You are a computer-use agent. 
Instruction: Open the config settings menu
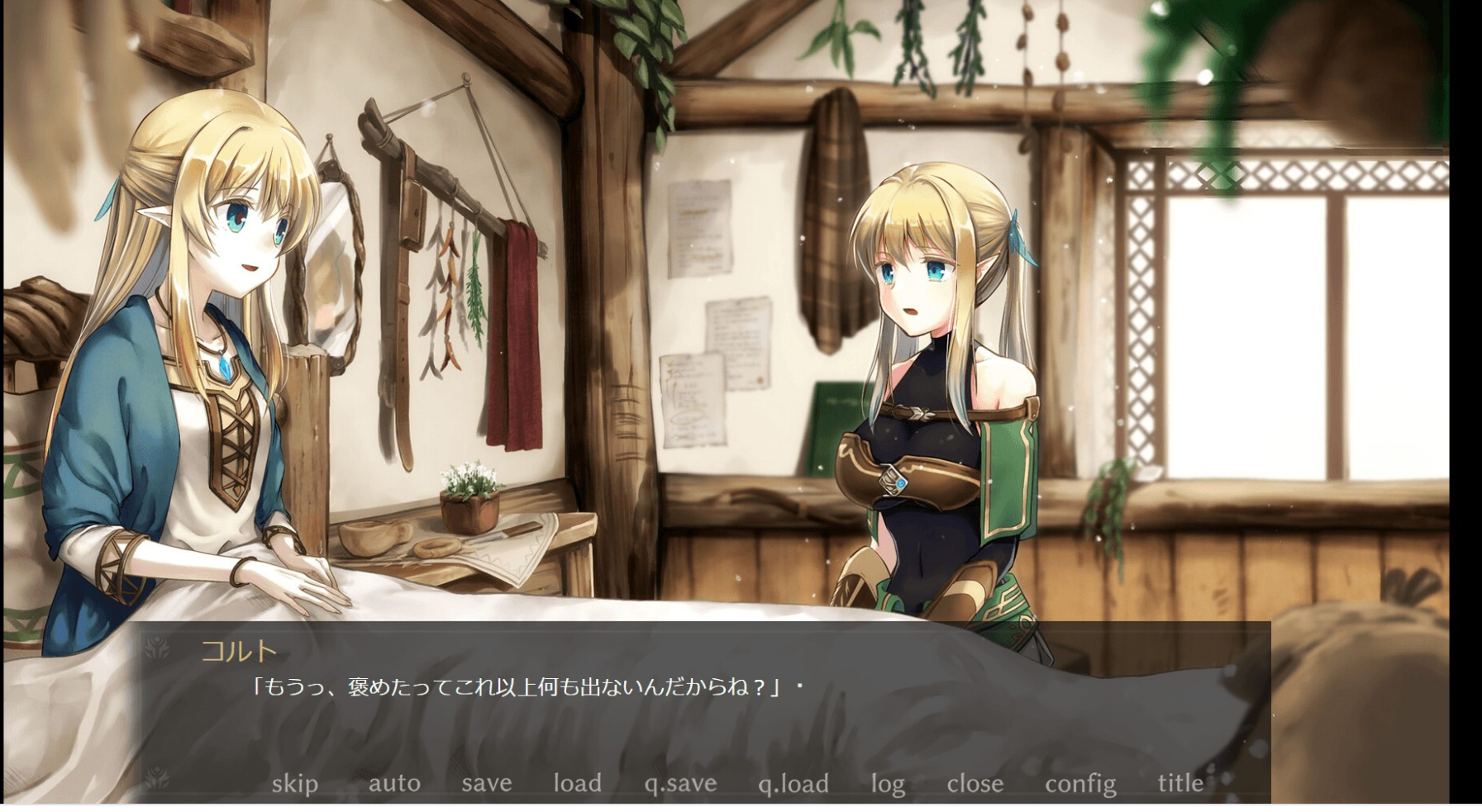click(1081, 783)
